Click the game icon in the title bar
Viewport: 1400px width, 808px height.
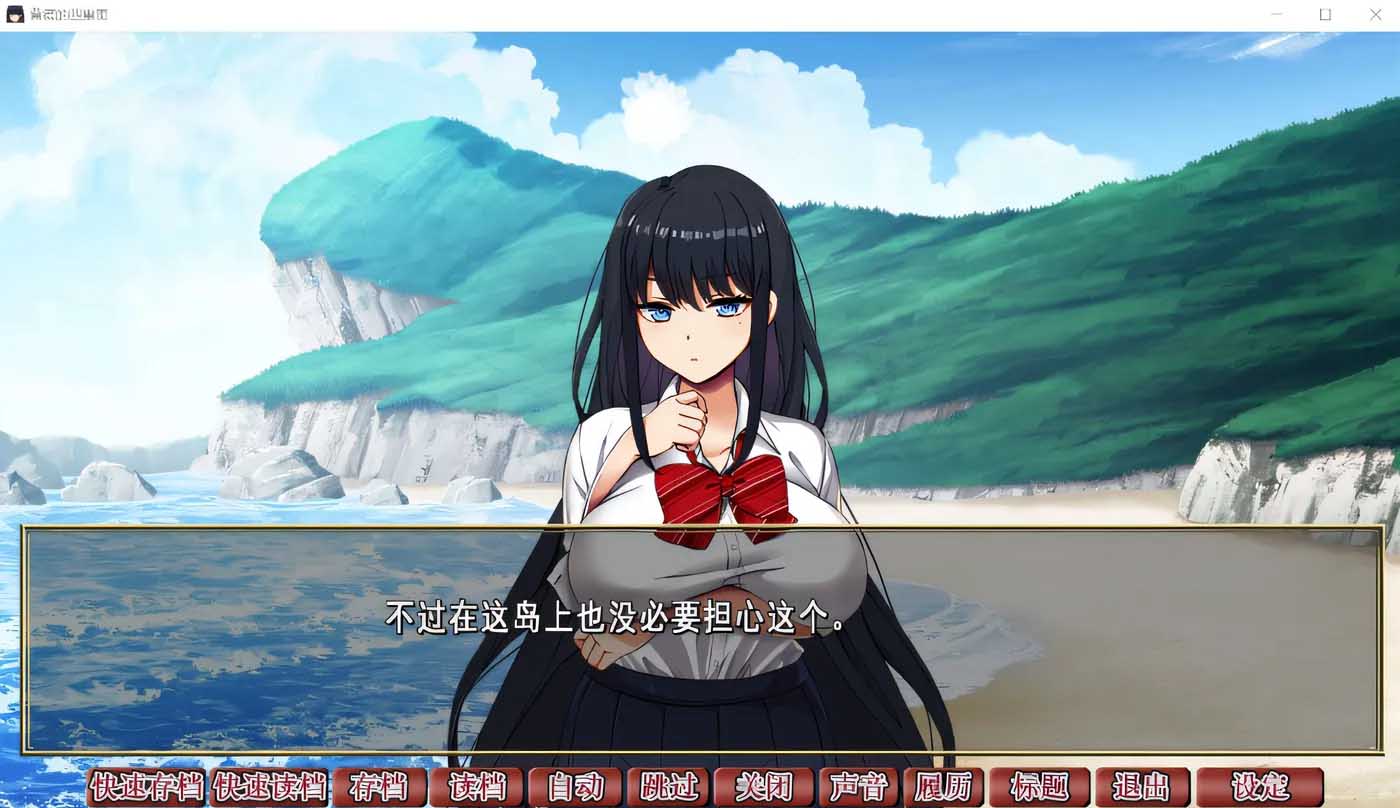tap(14, 14)
